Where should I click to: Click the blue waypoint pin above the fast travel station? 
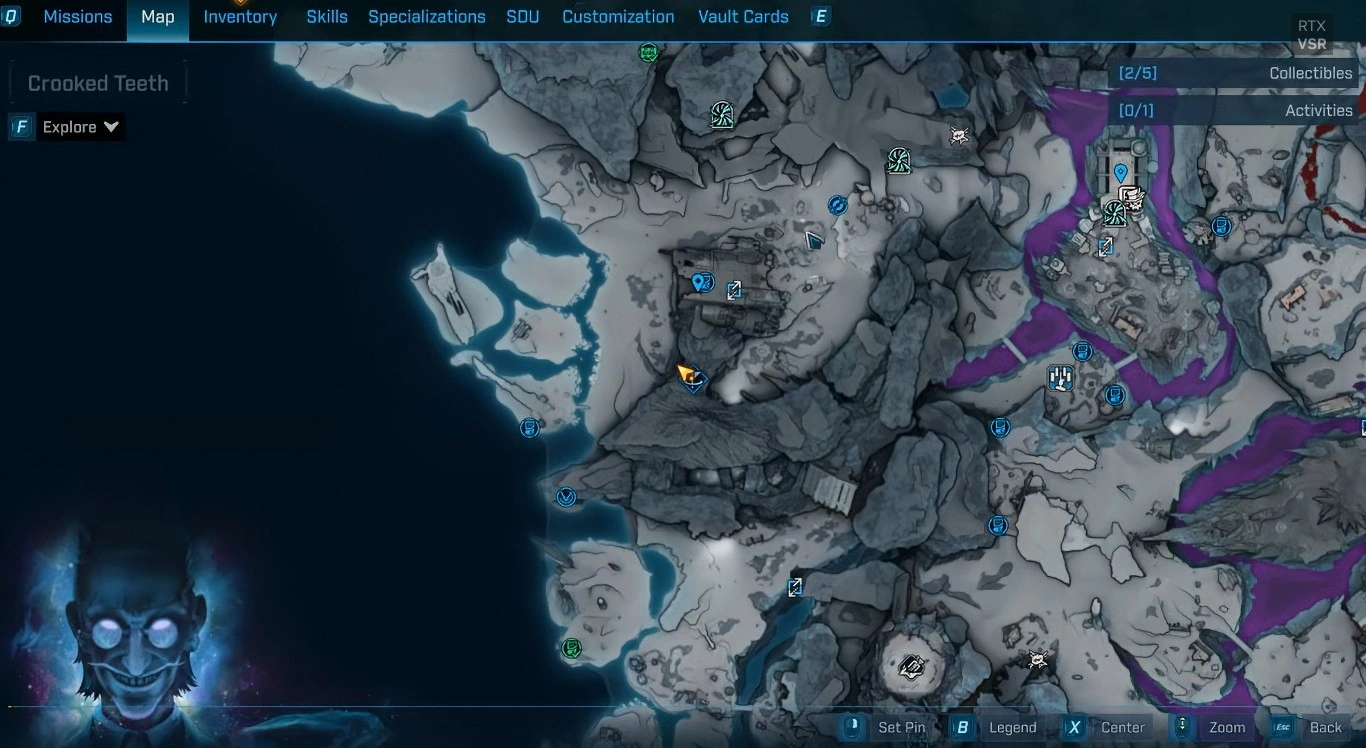(1120, 172)
